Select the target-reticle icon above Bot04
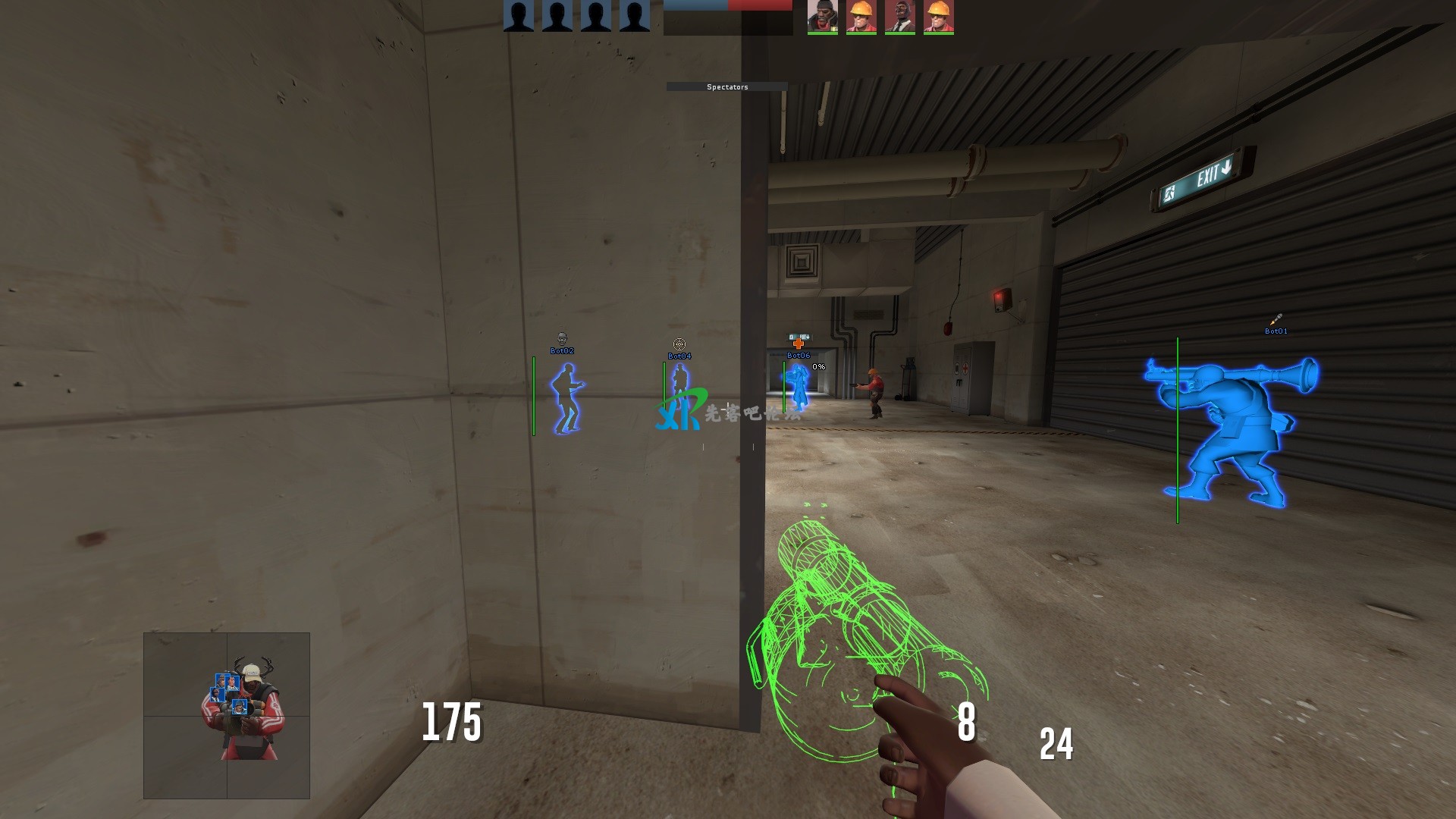This screenshot has width=1456, height=819. (x=681, y=345)
